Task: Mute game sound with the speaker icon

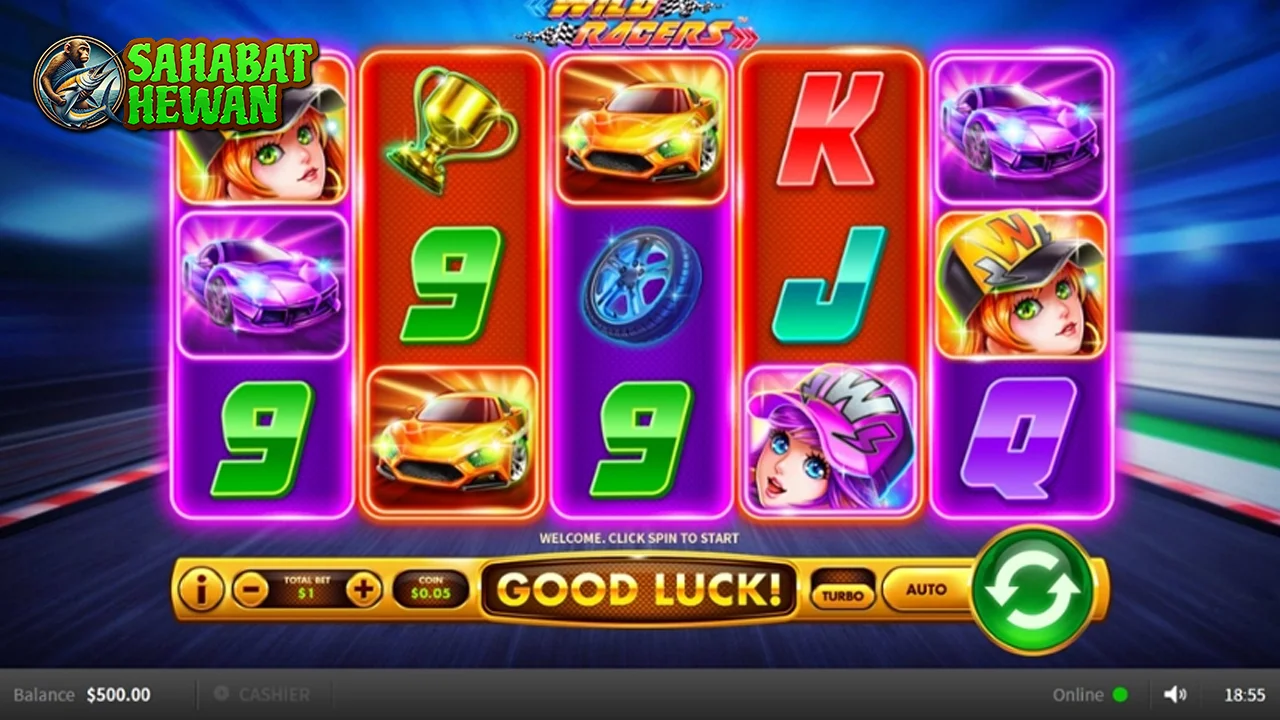Action: pos(1176,693)
